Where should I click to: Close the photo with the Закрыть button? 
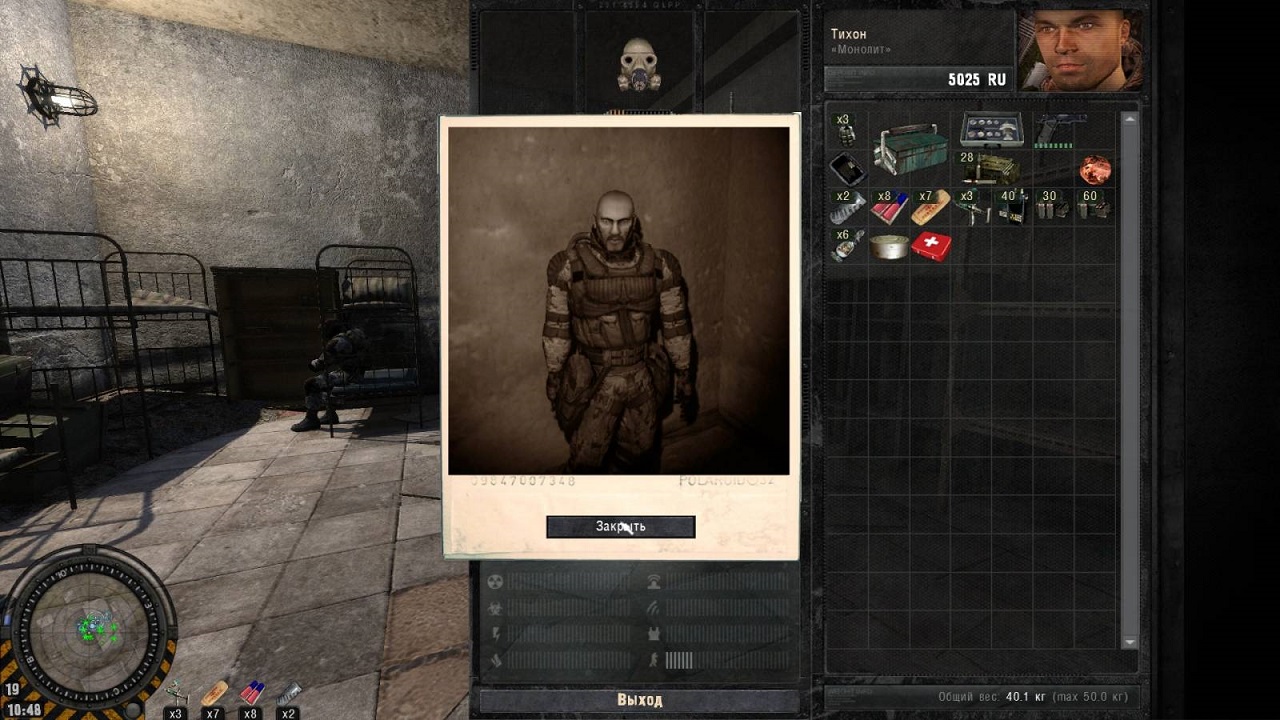pos(620,527)
